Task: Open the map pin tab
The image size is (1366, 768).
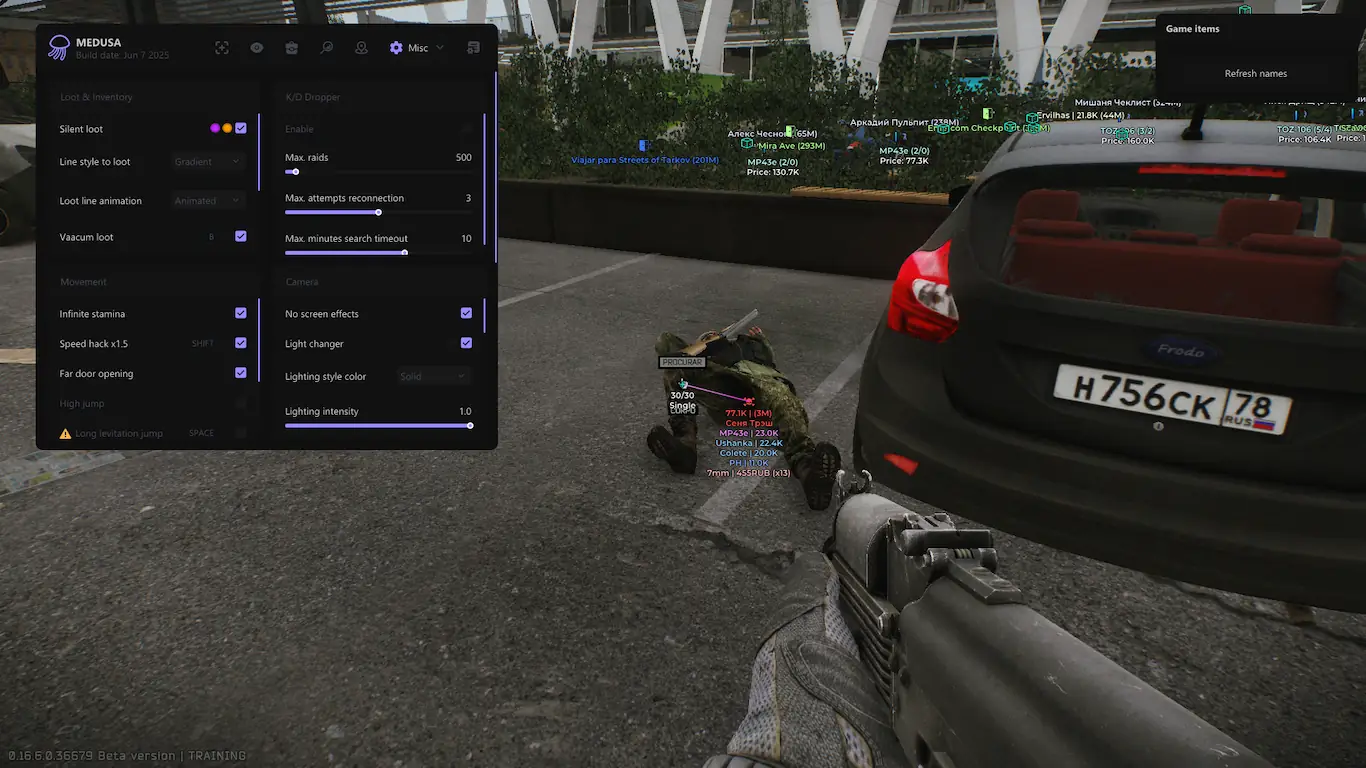Action: (x=361, y=48)
